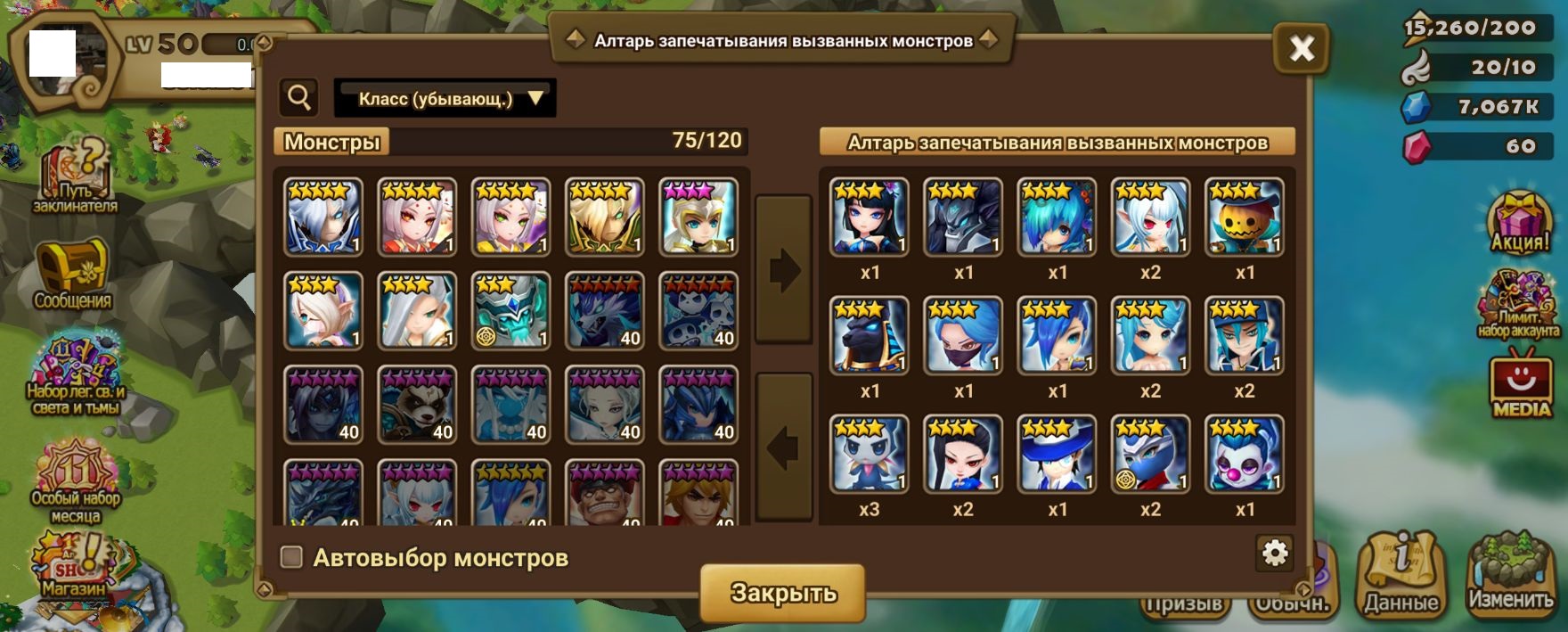Open the Акция gift box offer
This screenshot has width=1568, height=632.
pos(1520,223)
